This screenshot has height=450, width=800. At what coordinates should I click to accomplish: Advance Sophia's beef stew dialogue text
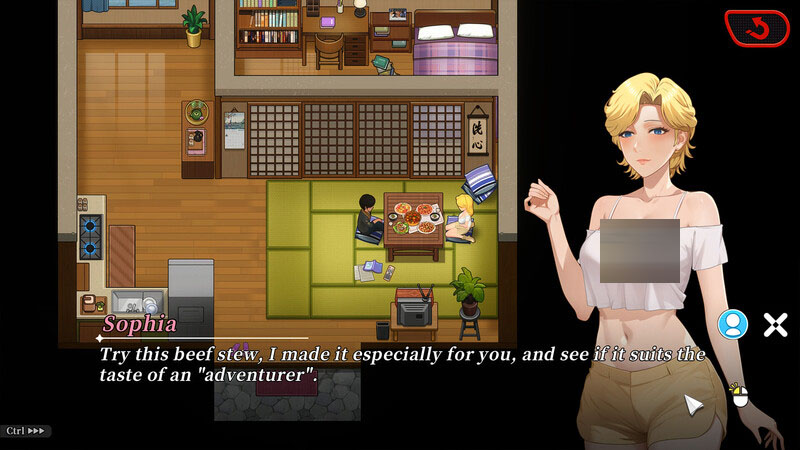400,365
